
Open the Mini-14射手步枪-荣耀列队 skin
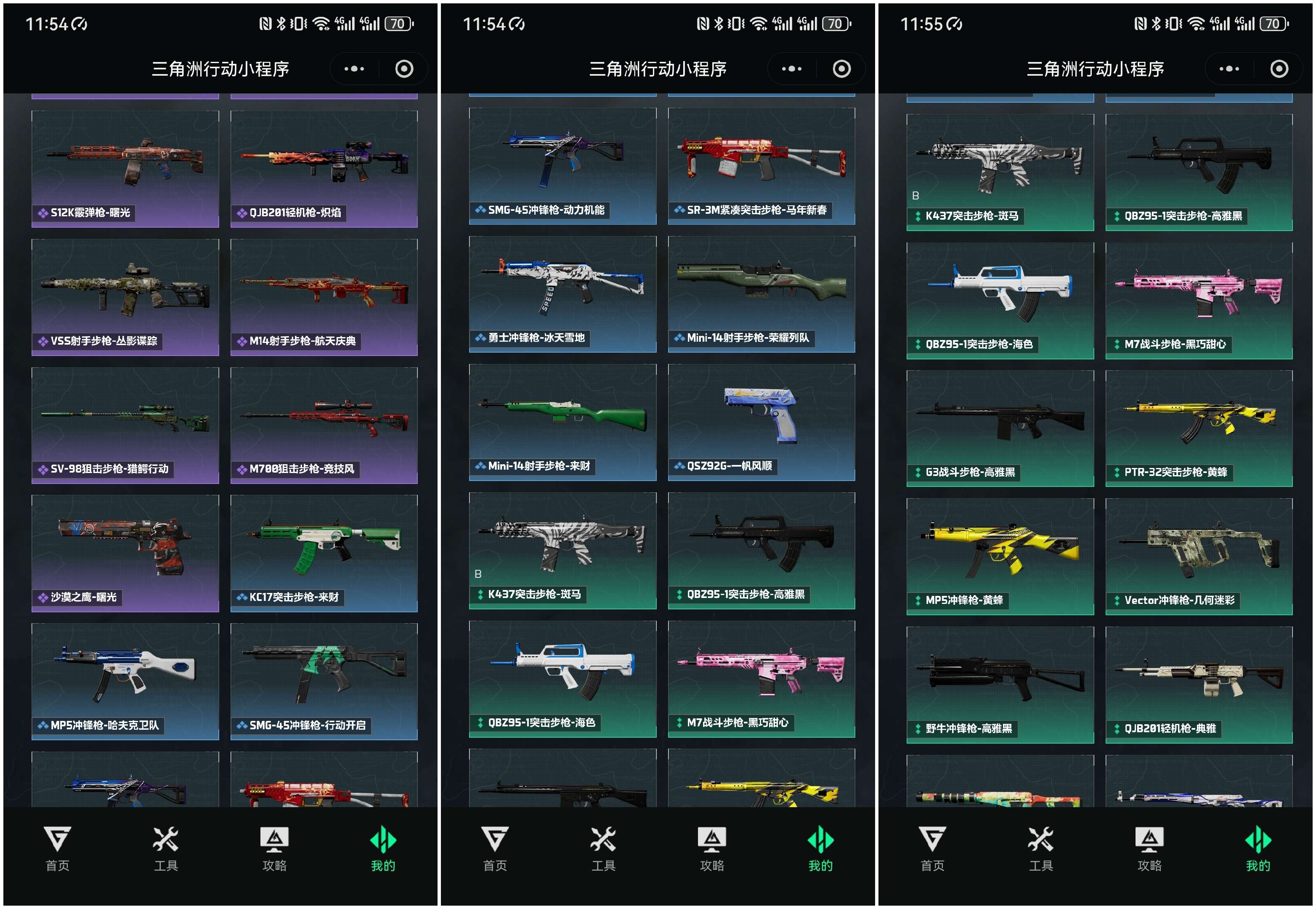pyautogui.click(x=761, y=294)
